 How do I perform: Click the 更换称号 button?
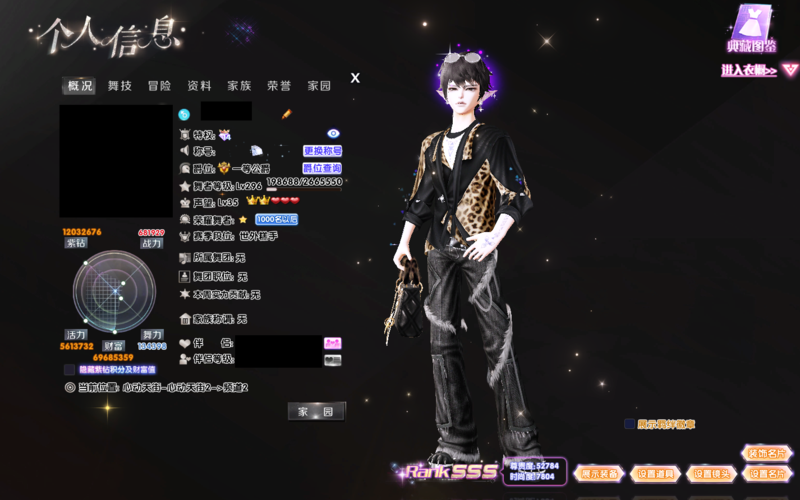pyautogui.click(x=323, y=151)
